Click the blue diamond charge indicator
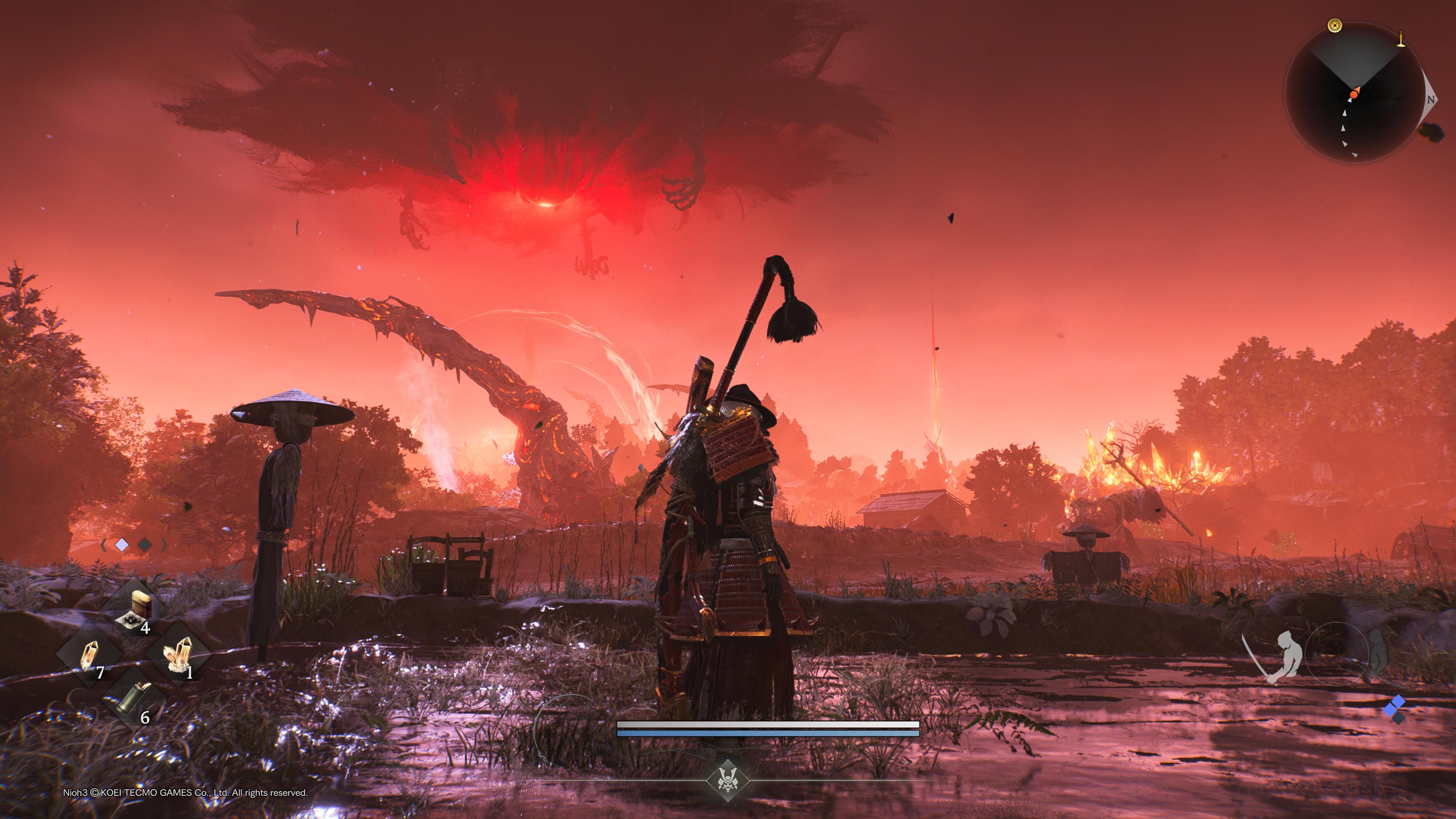This screenshot has height=819, width=1456. [x=1396, y=705]
